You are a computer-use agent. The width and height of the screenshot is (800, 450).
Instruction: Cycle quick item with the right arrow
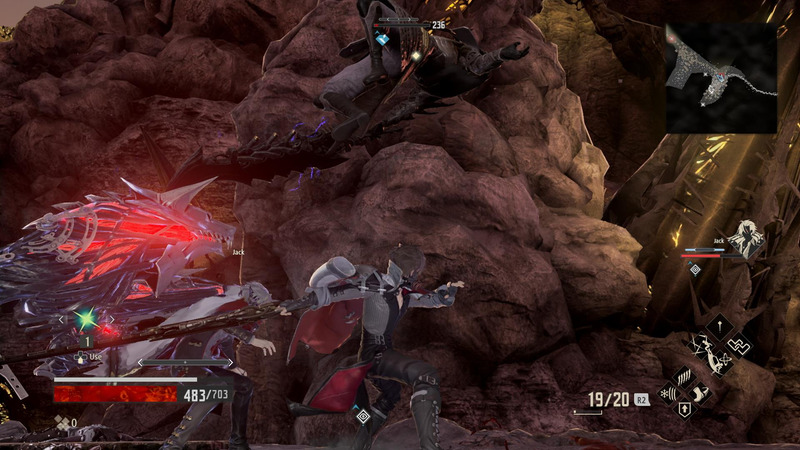(111, 320)
